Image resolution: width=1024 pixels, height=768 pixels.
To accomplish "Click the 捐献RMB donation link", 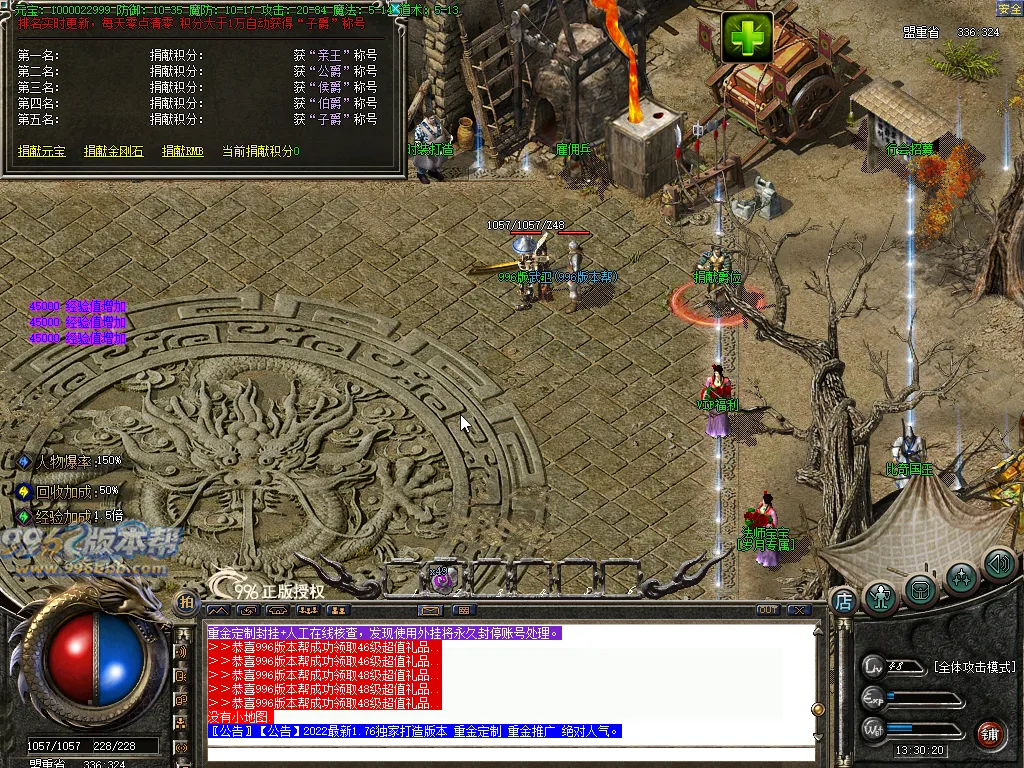I will click(182, 151).
